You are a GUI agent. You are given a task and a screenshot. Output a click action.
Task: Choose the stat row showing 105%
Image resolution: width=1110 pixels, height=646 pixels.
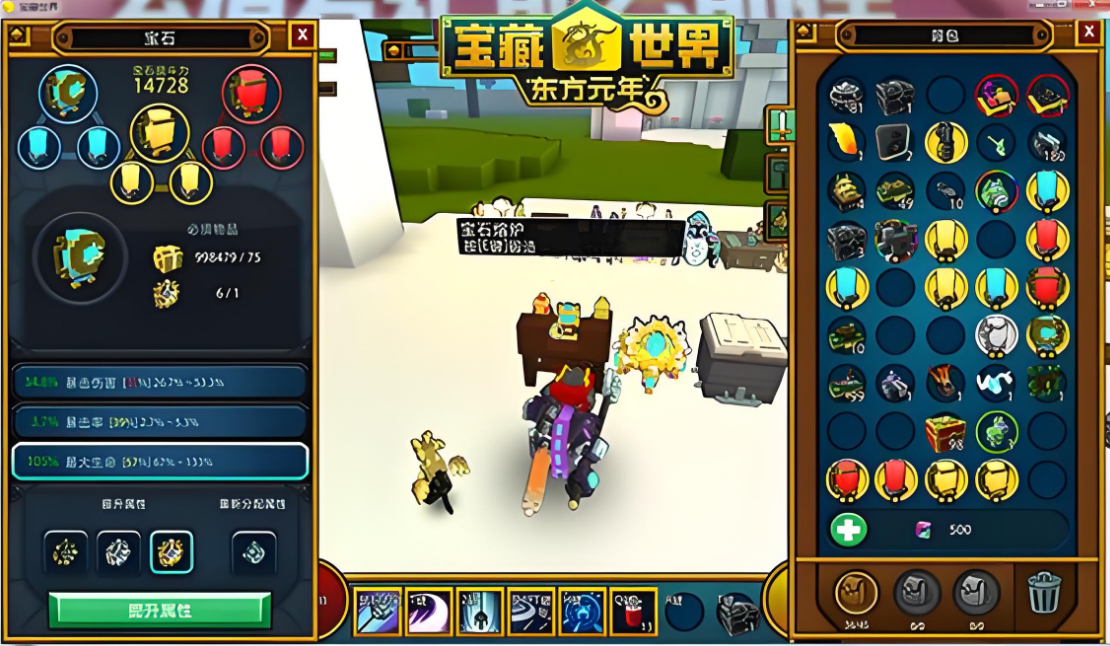click(160, 461)
